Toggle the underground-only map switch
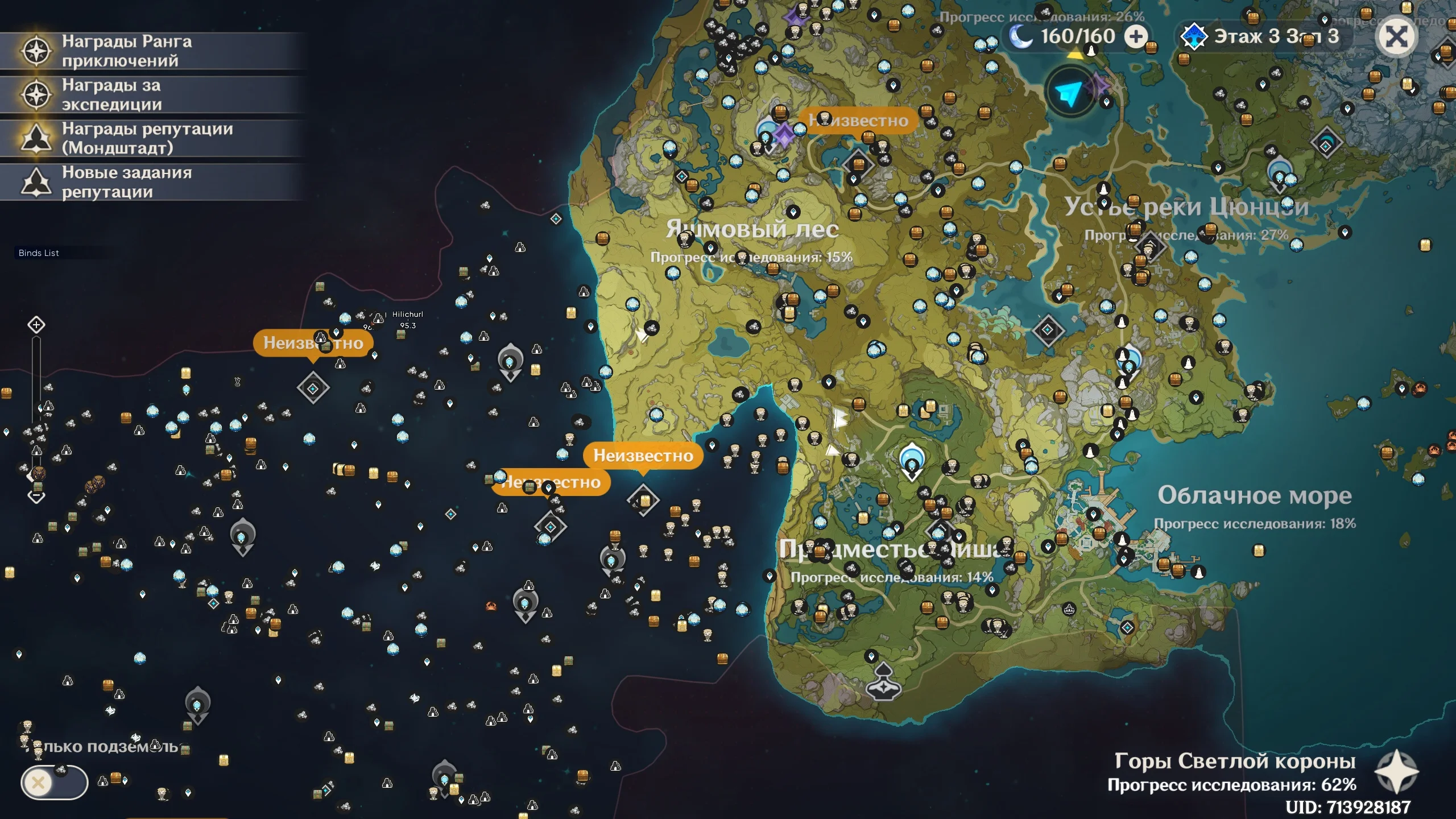 (x=55, y=783)
